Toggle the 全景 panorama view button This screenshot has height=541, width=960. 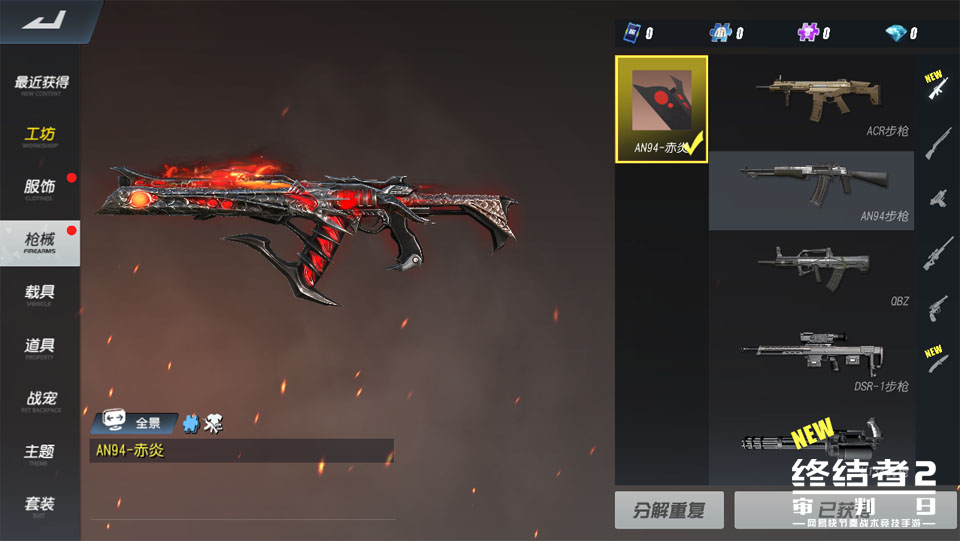tap(135, 423)
